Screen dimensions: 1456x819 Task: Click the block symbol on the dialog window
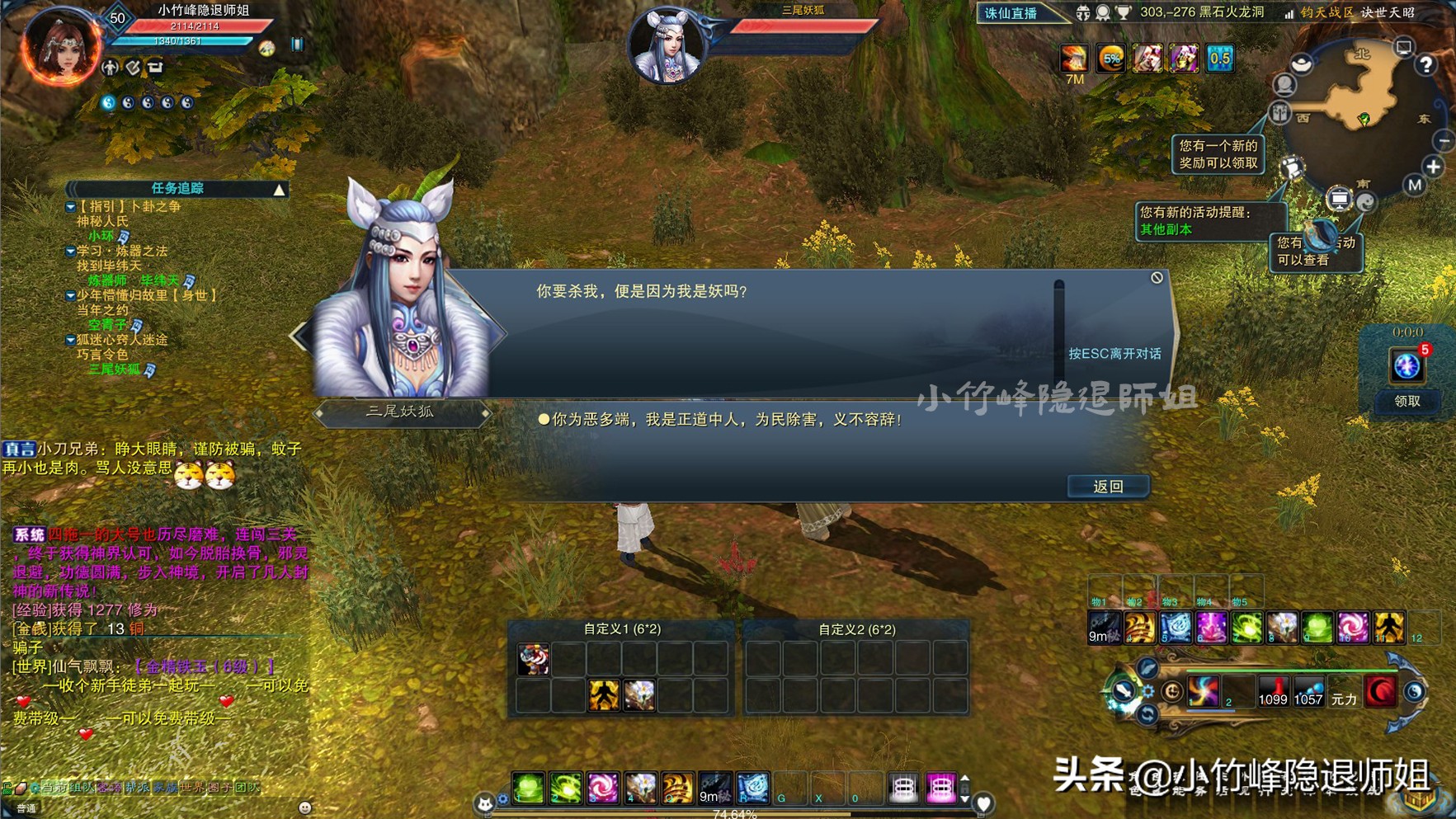pos(1159,277)
